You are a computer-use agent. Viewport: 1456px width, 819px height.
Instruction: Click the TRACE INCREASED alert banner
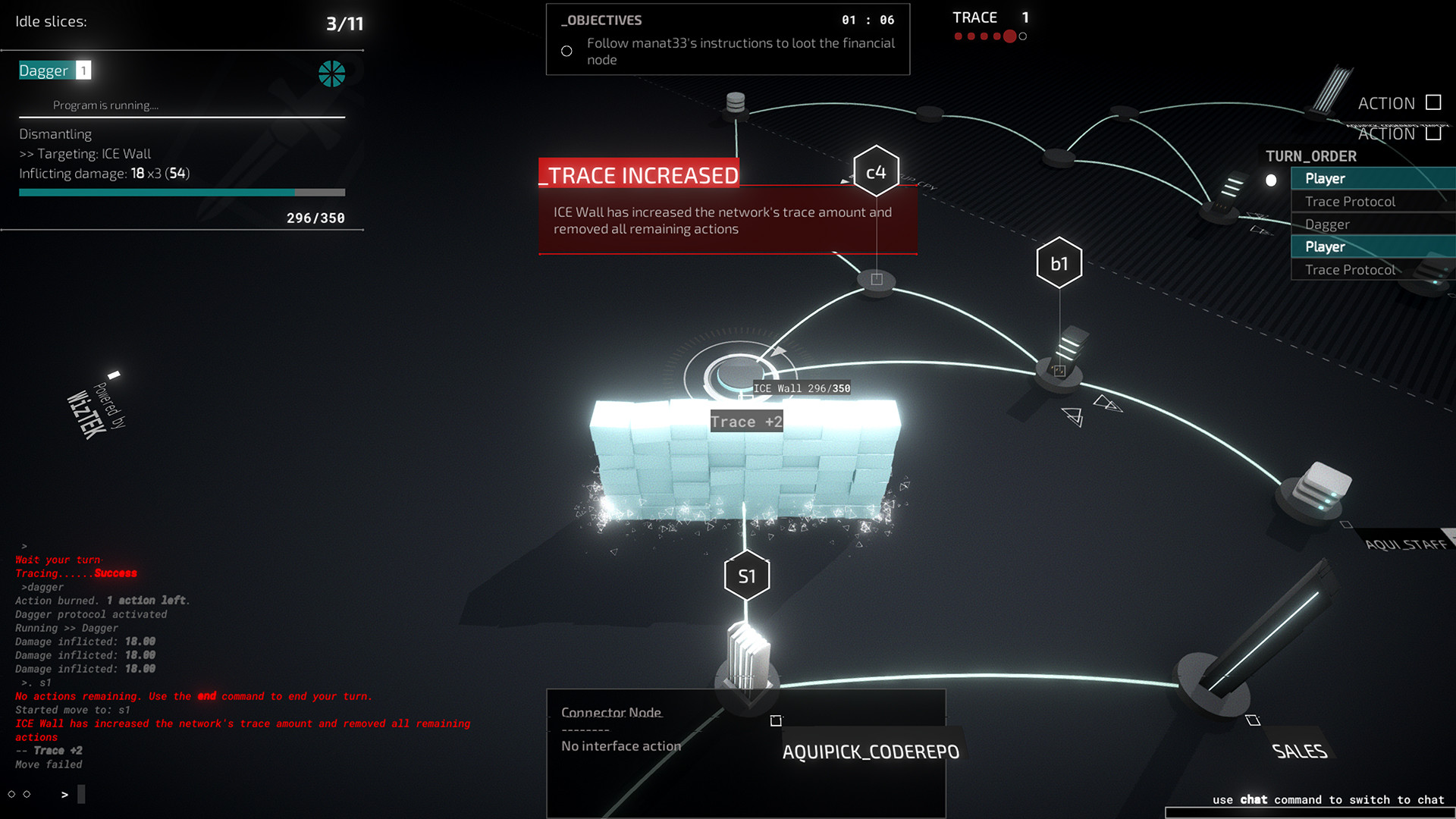(x=639, y=175)
